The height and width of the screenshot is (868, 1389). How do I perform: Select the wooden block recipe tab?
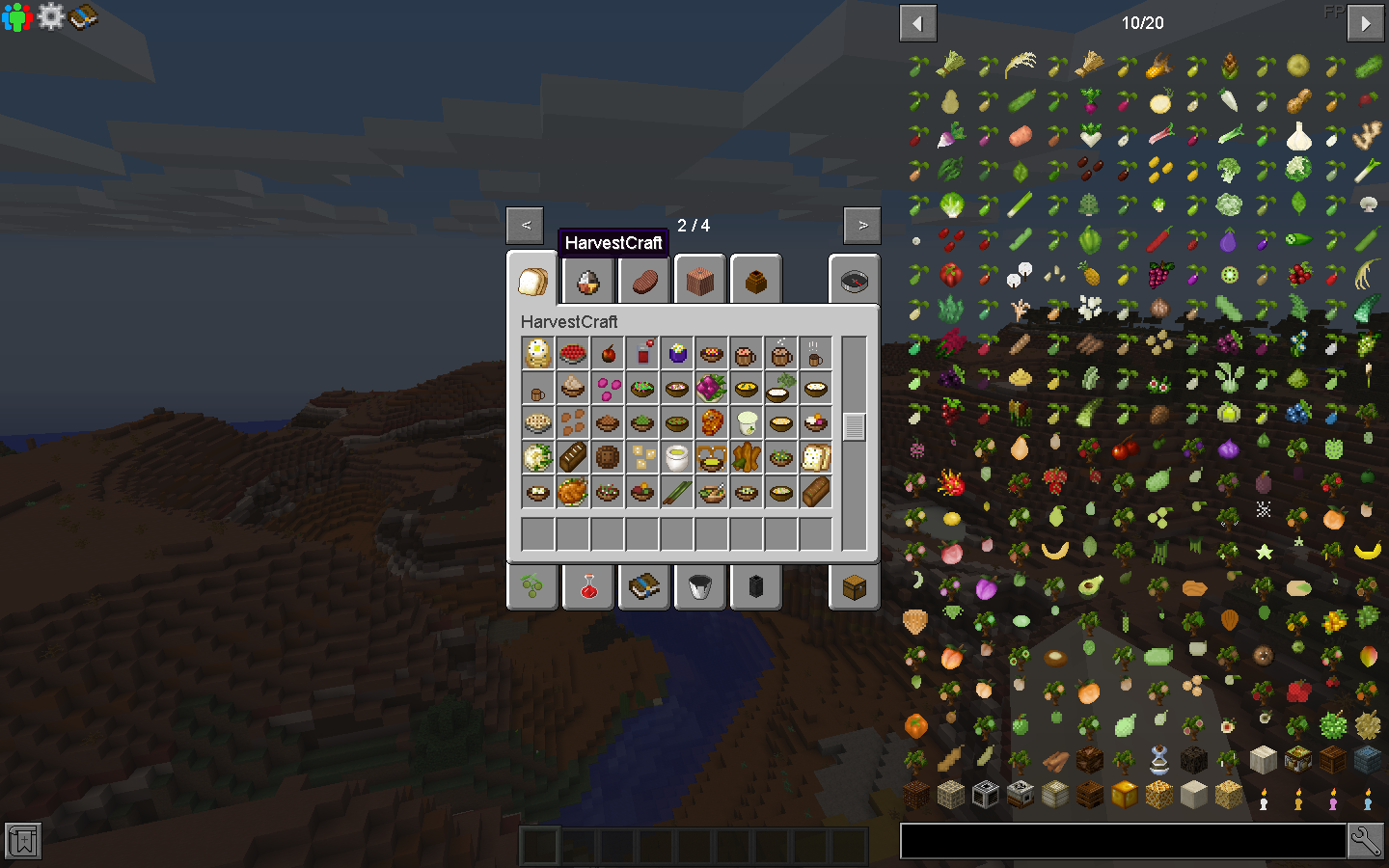coord(700,280)
